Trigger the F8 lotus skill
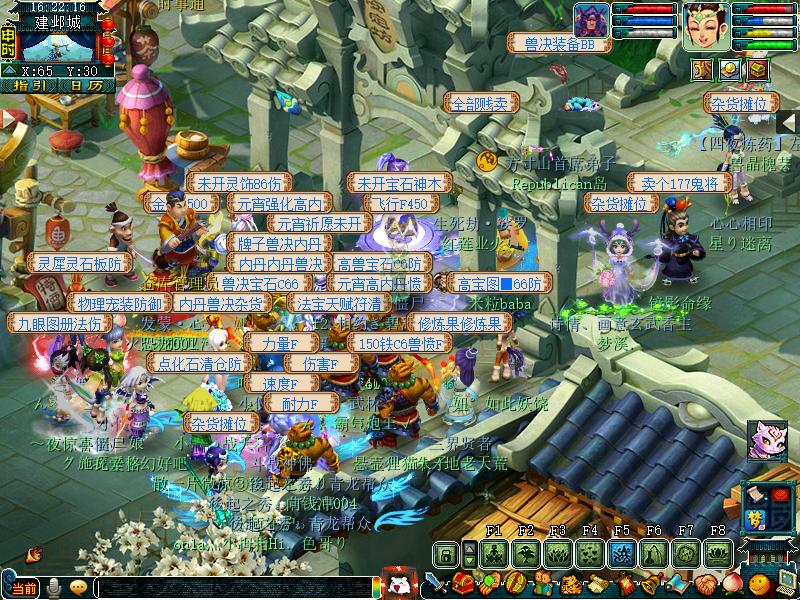 [717, 553]
